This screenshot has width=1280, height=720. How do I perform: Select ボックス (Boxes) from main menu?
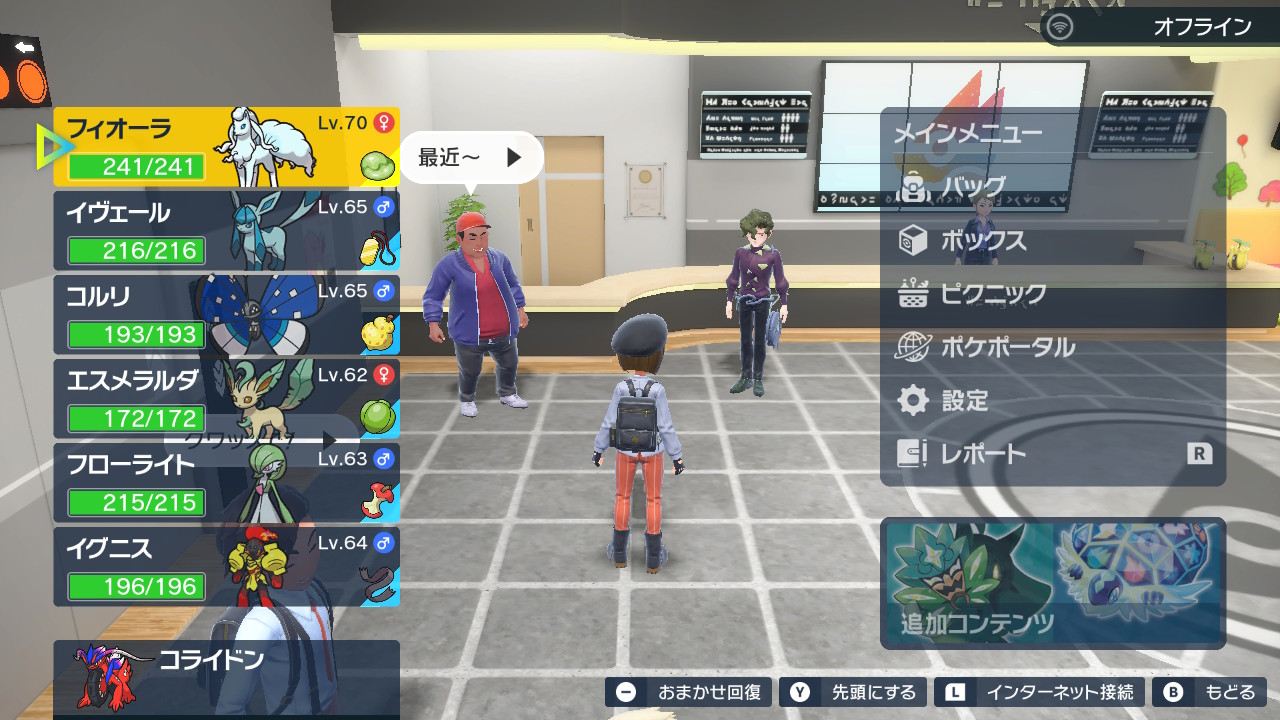(x=982, y=241)
